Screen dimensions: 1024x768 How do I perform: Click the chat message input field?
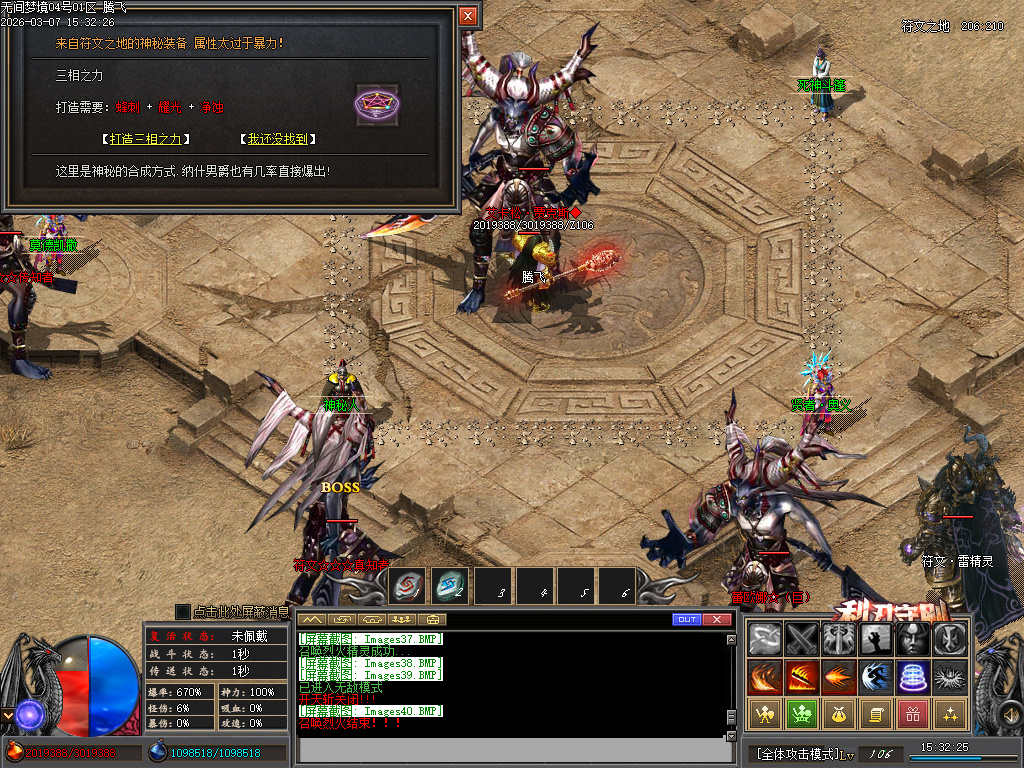[510, 748]
